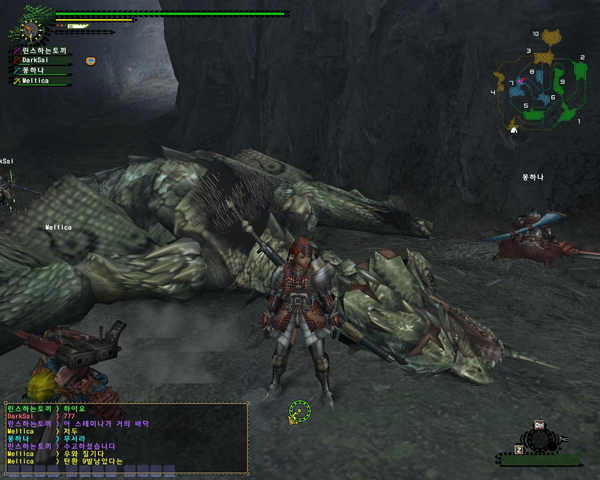Viewport: 600px width, 480px height.
Task: Select the equipped item icon
Action: 538,437
